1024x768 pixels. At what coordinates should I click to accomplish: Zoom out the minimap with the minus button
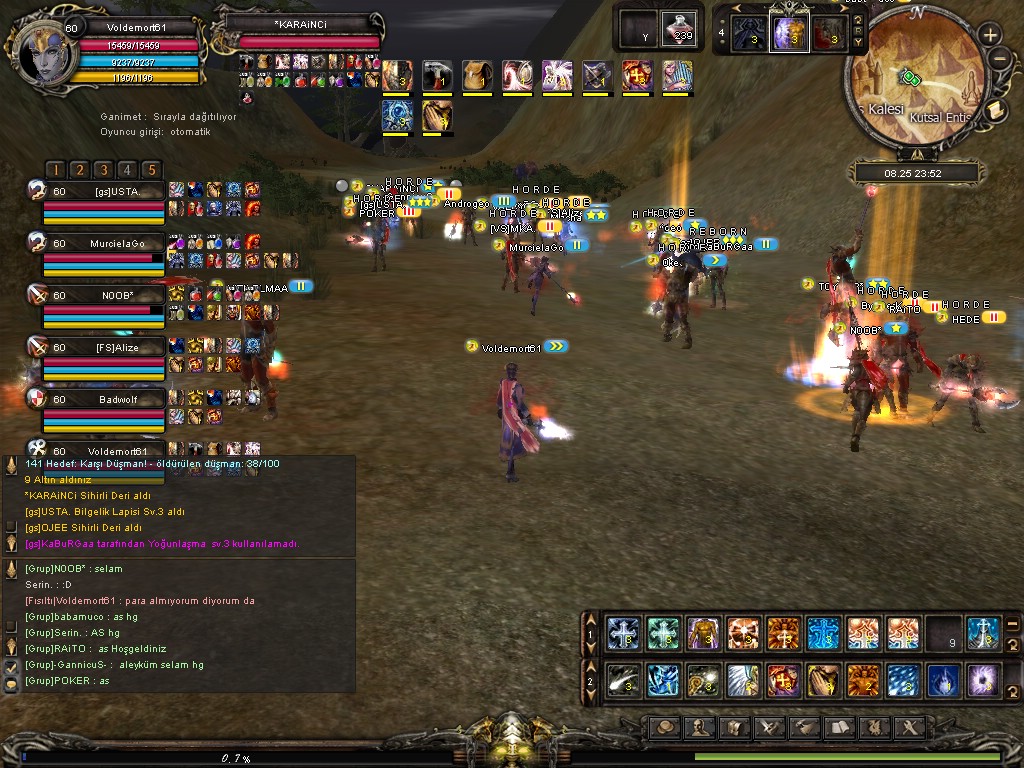tap(1000, 59)
